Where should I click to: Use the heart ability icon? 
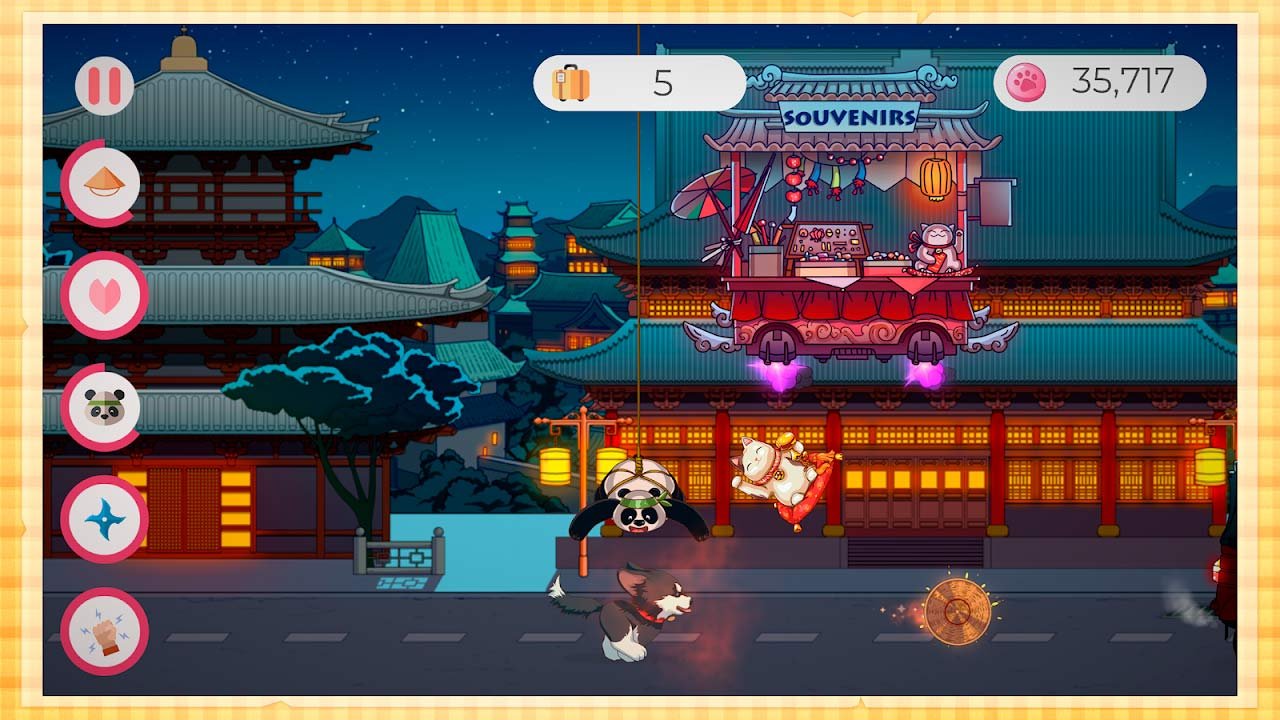(x=104, y=295)
